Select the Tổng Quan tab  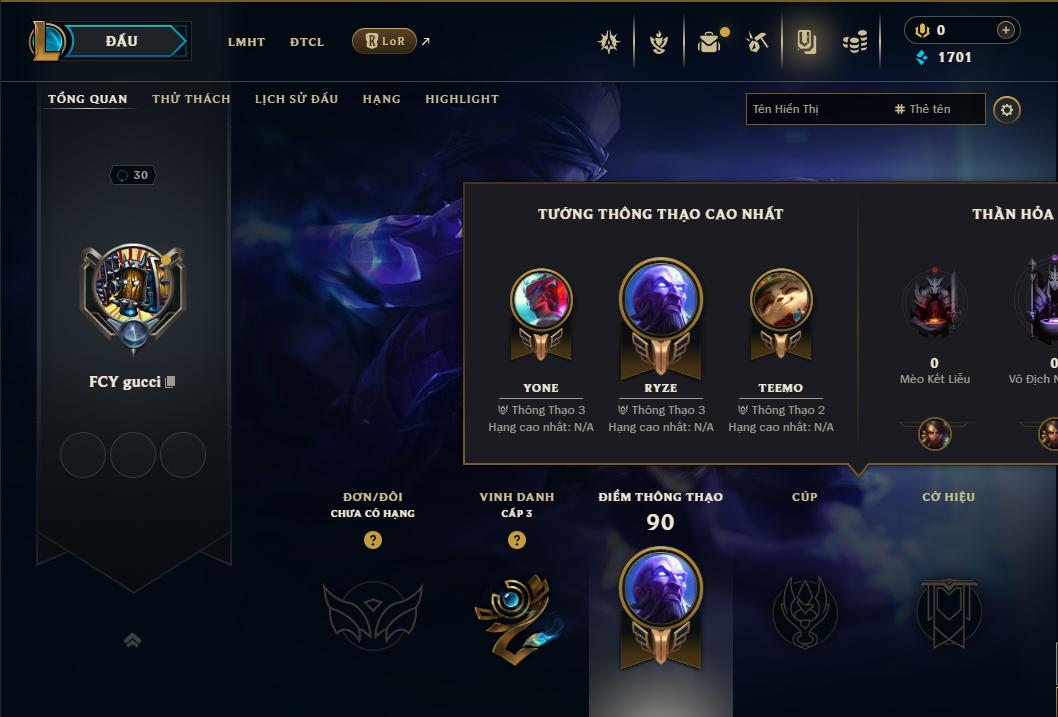point(88,99)
